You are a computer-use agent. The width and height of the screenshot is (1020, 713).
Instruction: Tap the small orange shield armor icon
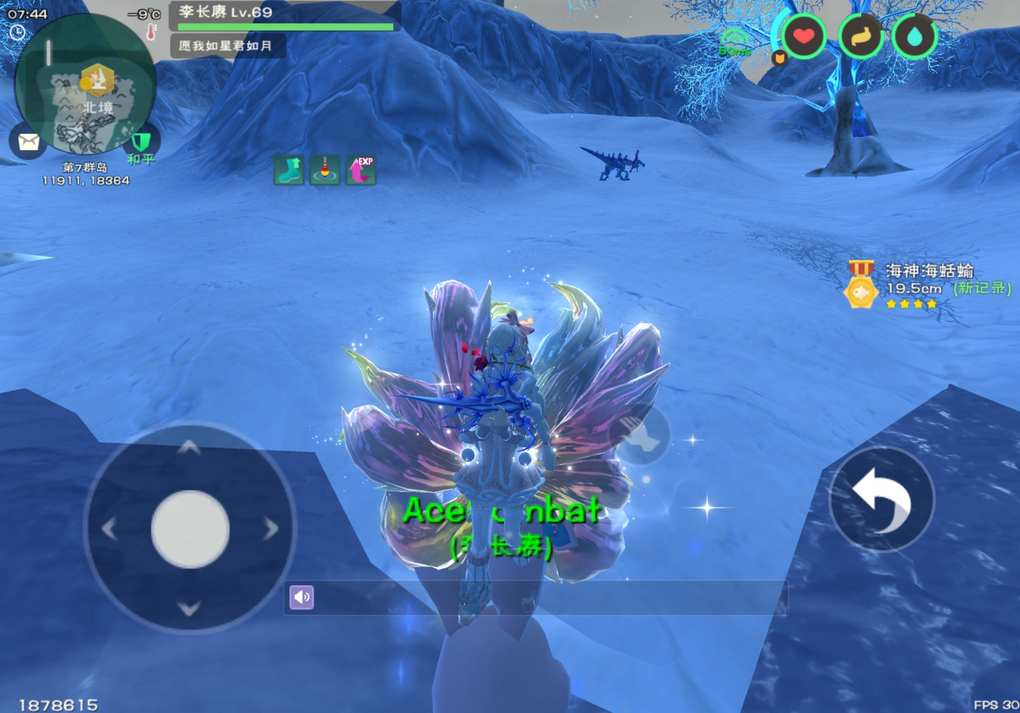(x=780, y=59)
